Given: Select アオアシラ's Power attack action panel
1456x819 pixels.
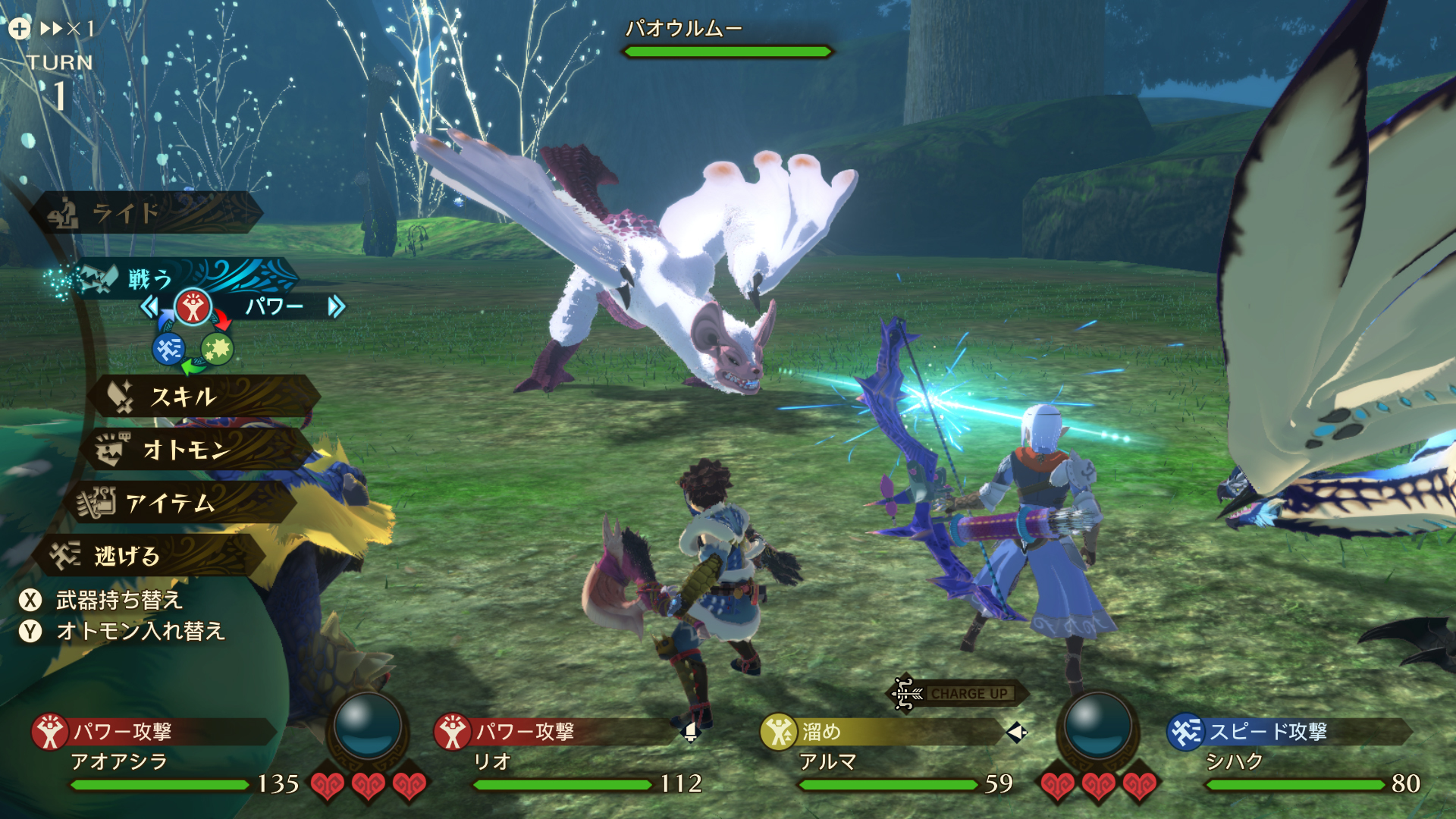Looking at the screenshot, I should coord(152,732).
